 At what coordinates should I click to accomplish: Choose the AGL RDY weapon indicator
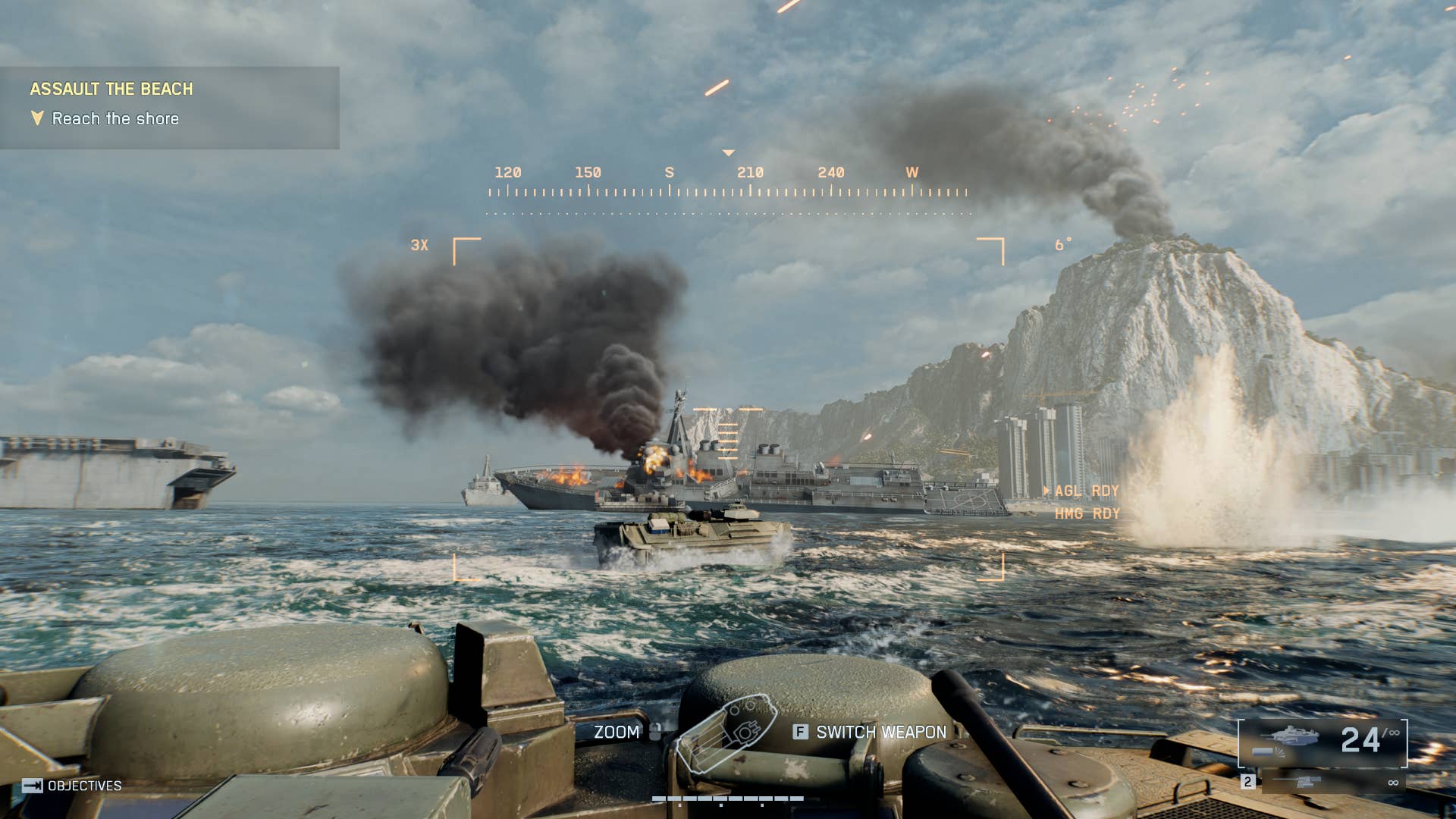click(1086, 491)
